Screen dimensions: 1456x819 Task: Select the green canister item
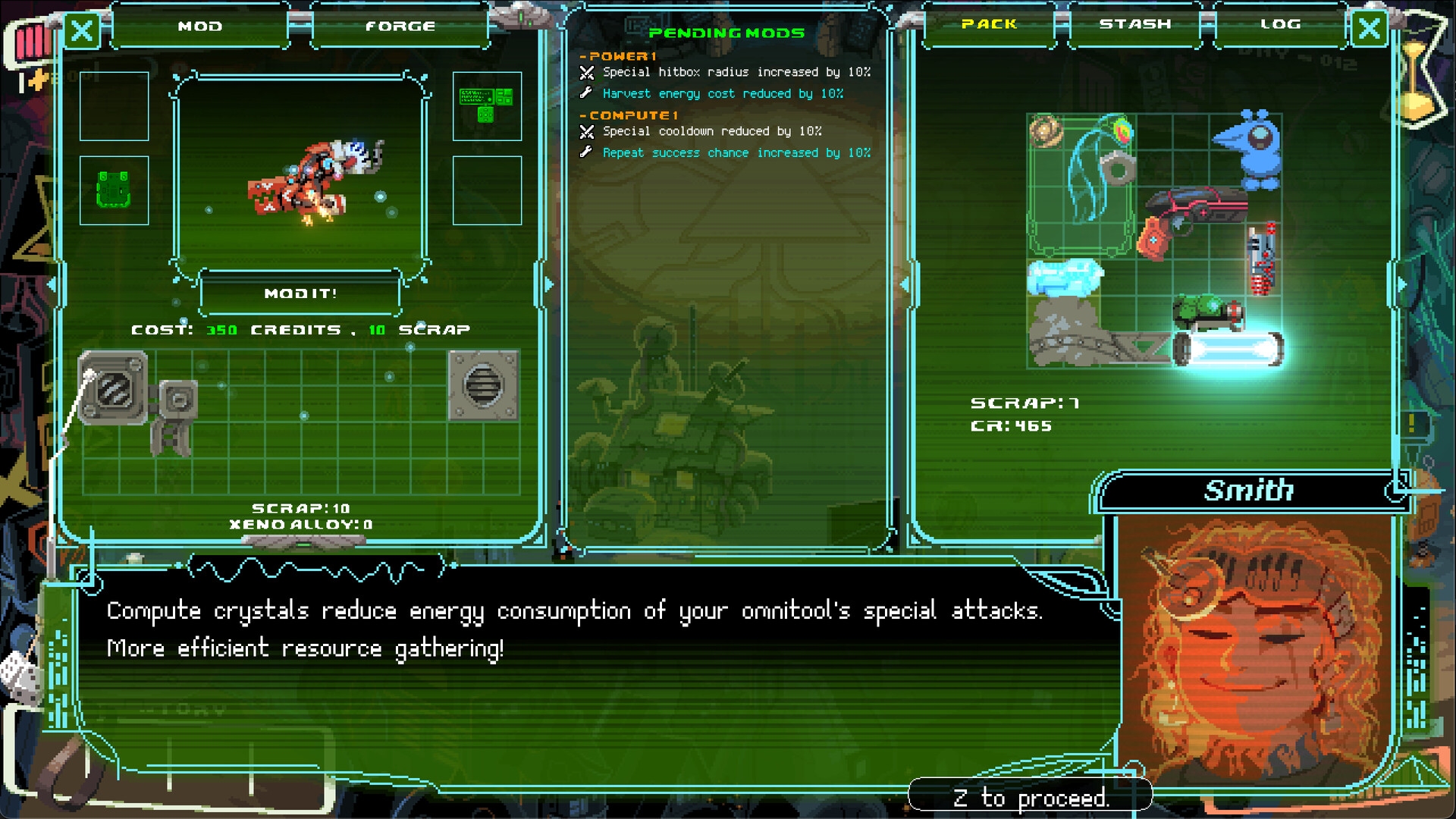[1206, 312]
